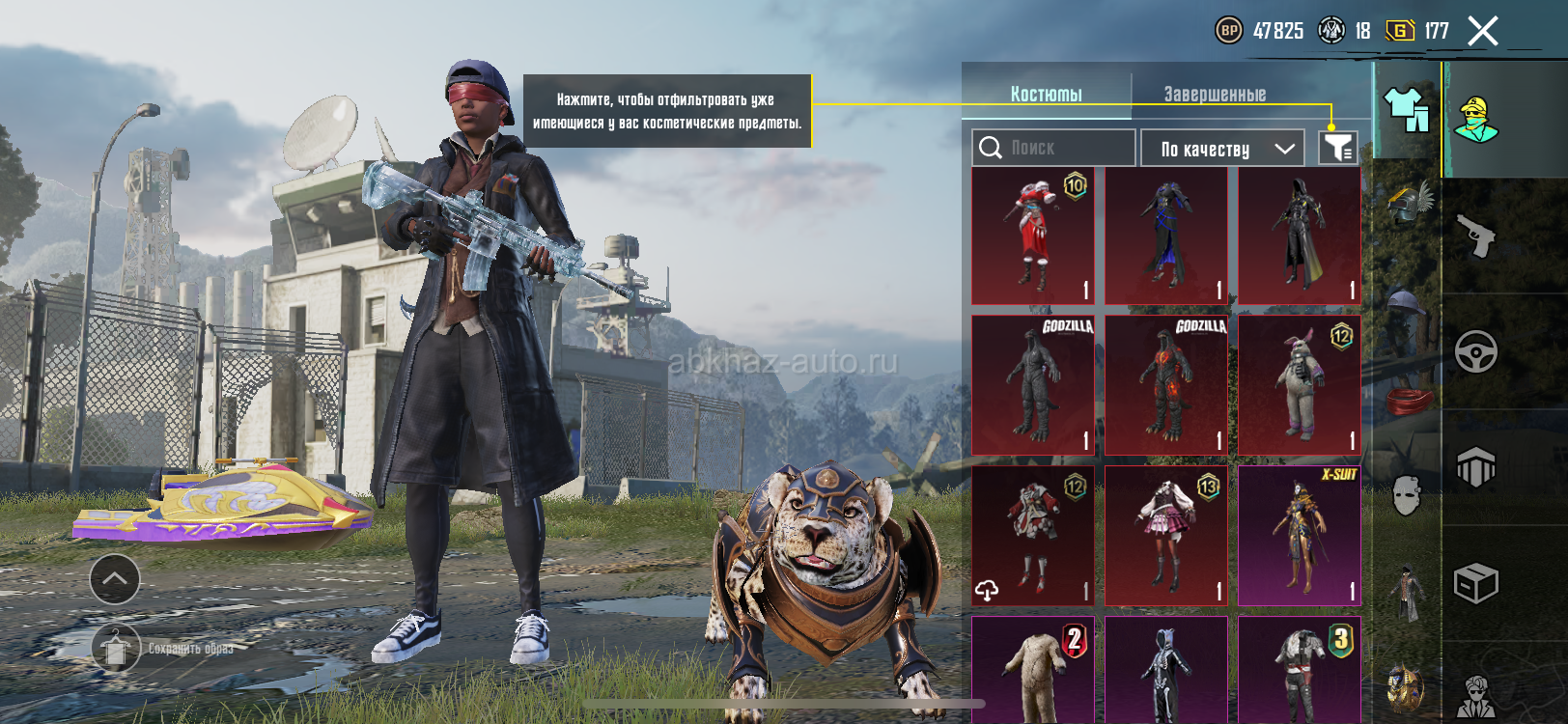Pick the bunny costume with badge 12
1568x724 pixels.
click(1300, 384)
